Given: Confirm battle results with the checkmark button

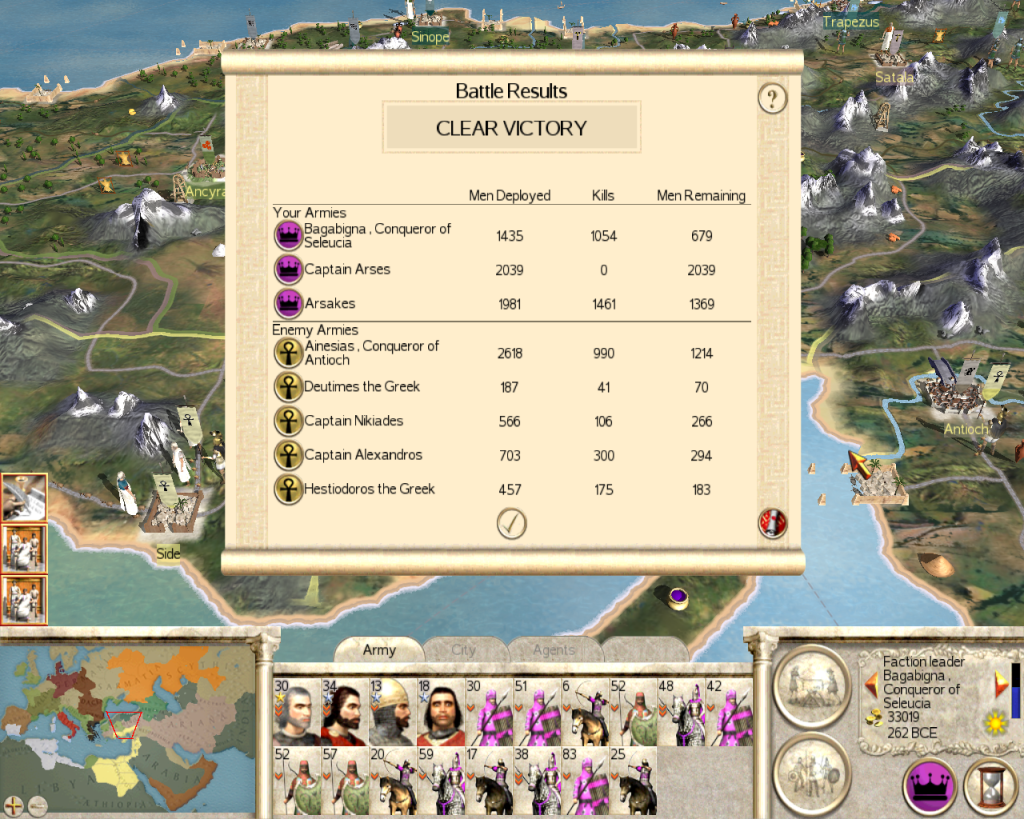Looking at the screenshot, I should [511, 523].
